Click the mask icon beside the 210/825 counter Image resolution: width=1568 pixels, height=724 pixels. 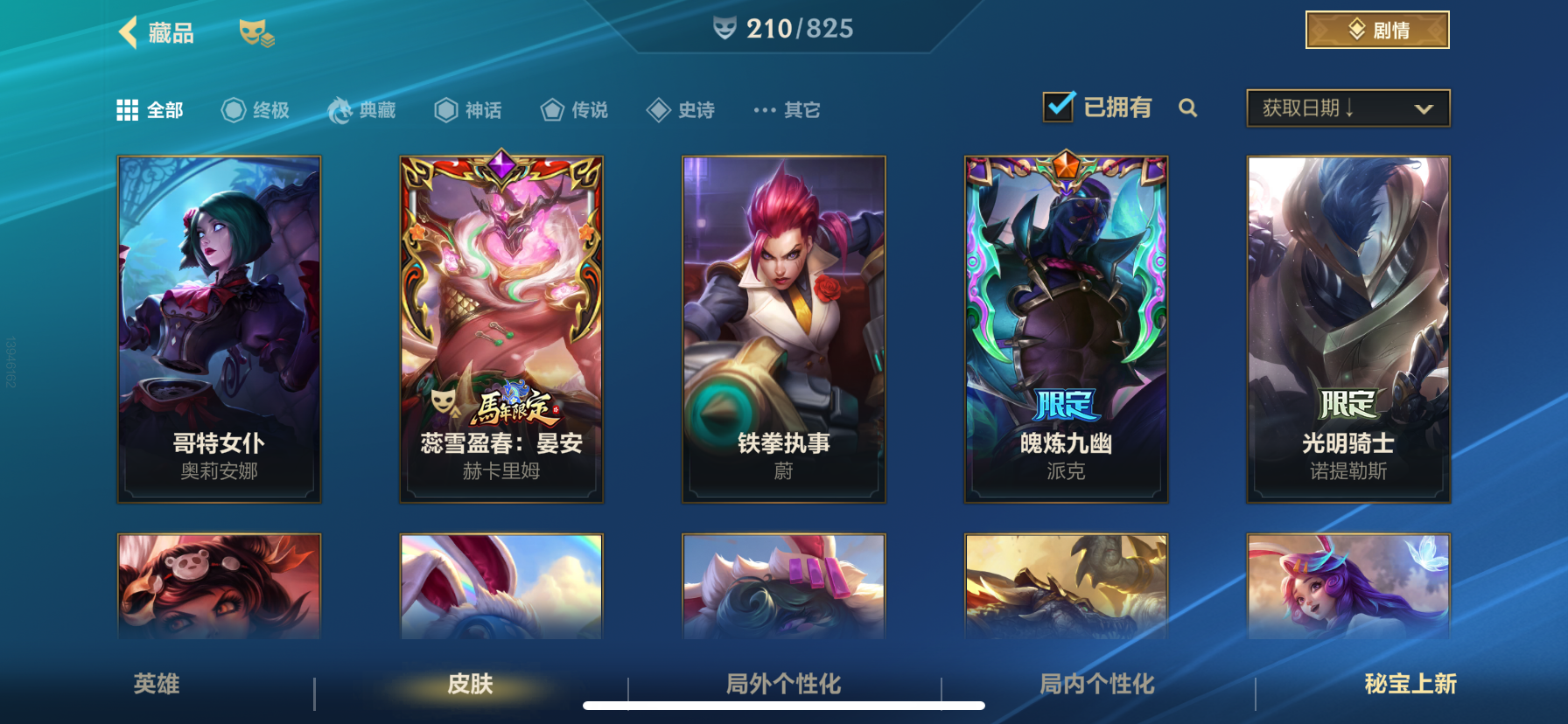[724, 28]
